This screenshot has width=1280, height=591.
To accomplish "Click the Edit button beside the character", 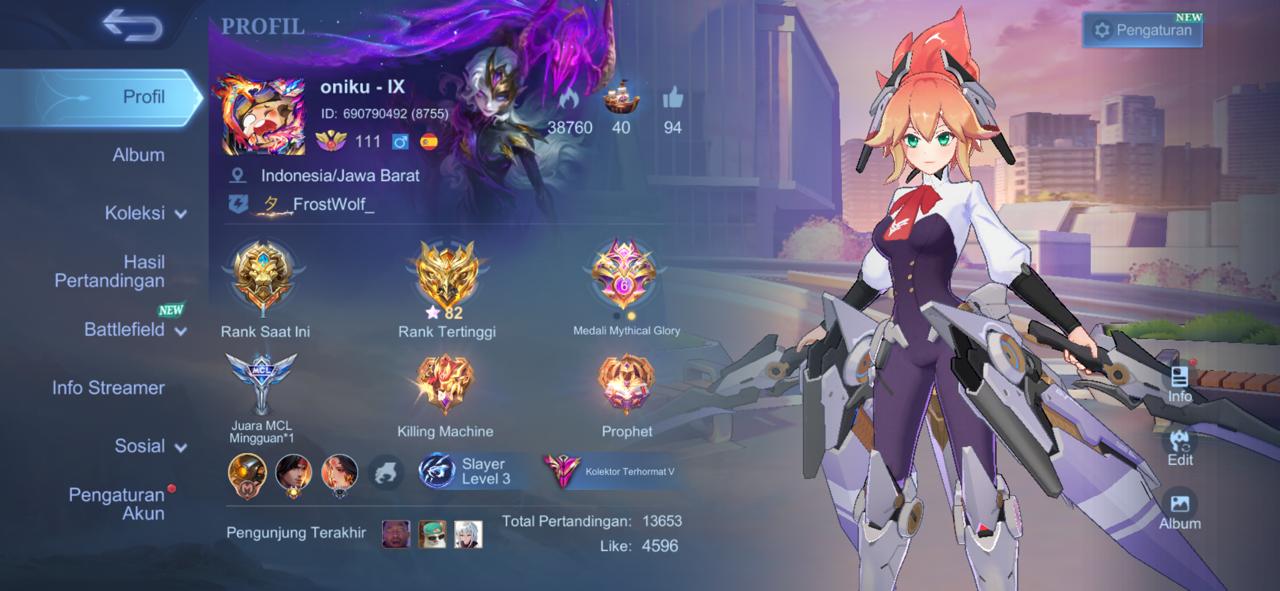I will 1180,447.
